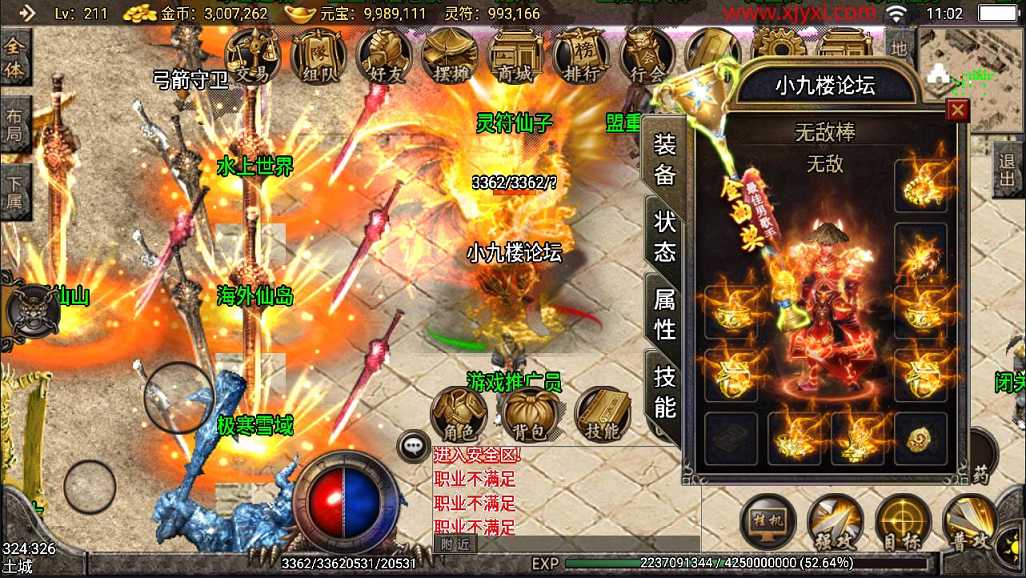Screen dimensions: 1026x578
Task: Open the 角色 character button
Action: 459,415
